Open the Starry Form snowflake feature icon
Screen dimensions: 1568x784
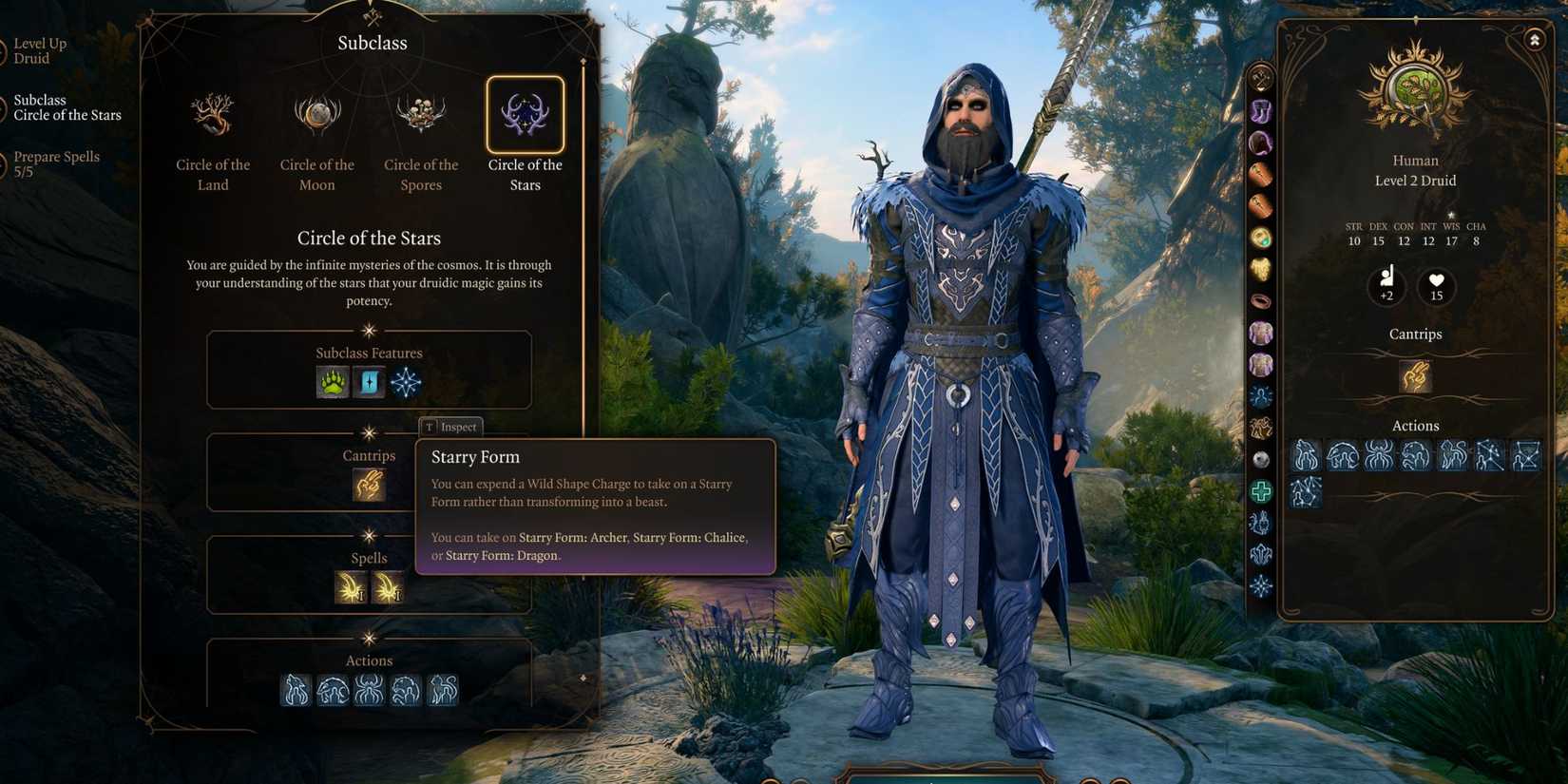click(405, 382)
